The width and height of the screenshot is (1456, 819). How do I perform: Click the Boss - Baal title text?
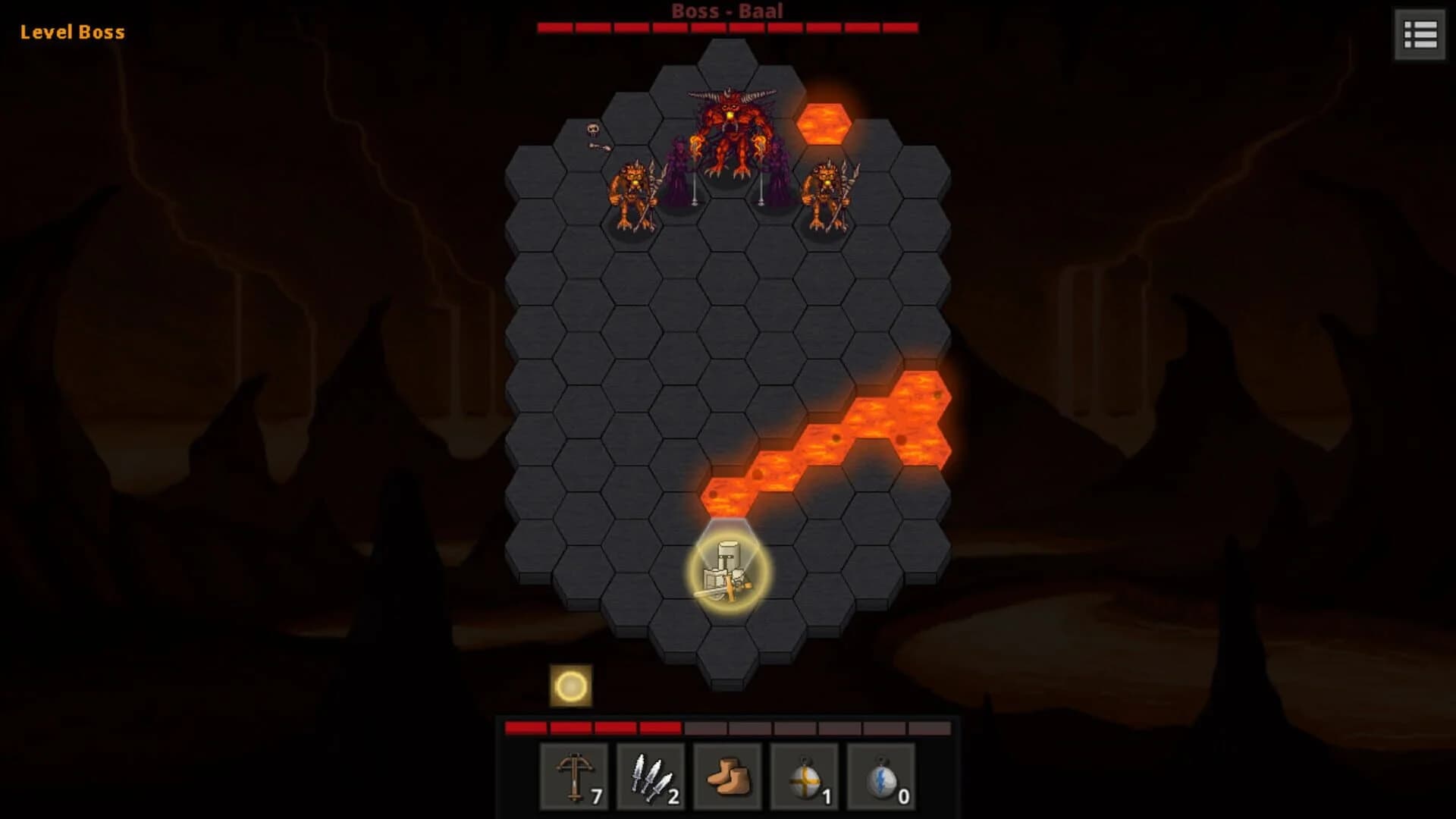click(726, 11)
